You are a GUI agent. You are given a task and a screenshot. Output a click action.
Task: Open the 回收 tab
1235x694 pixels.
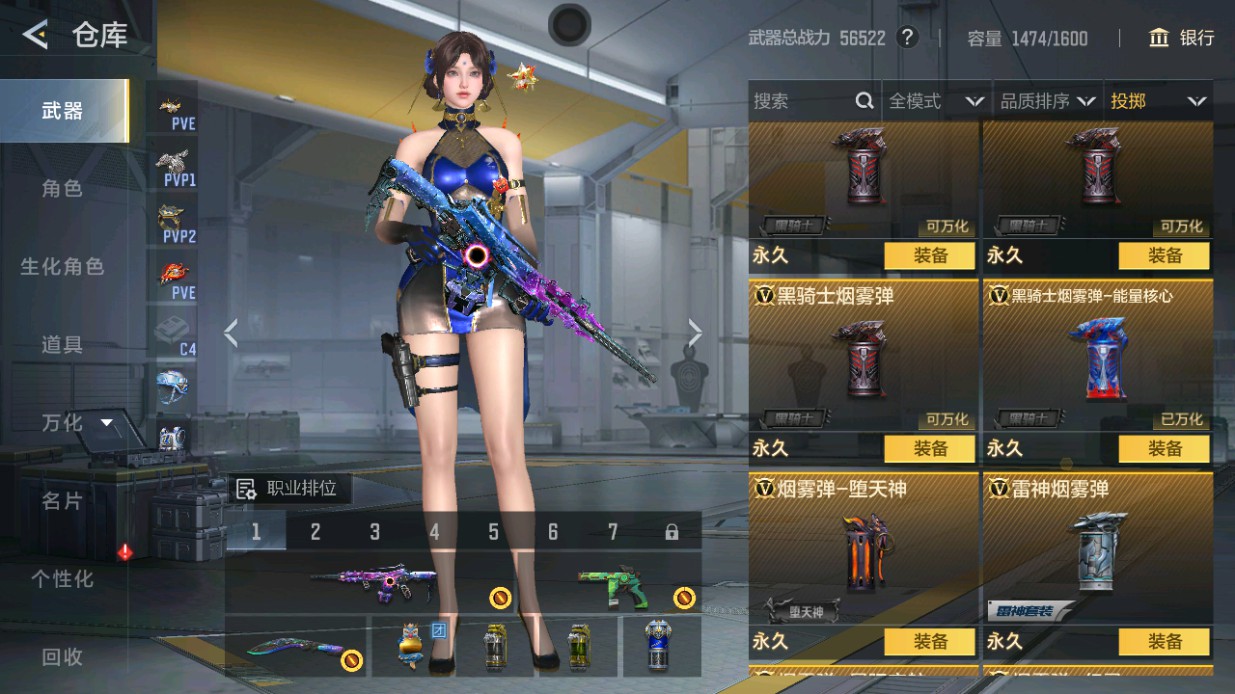pos(62,656)
